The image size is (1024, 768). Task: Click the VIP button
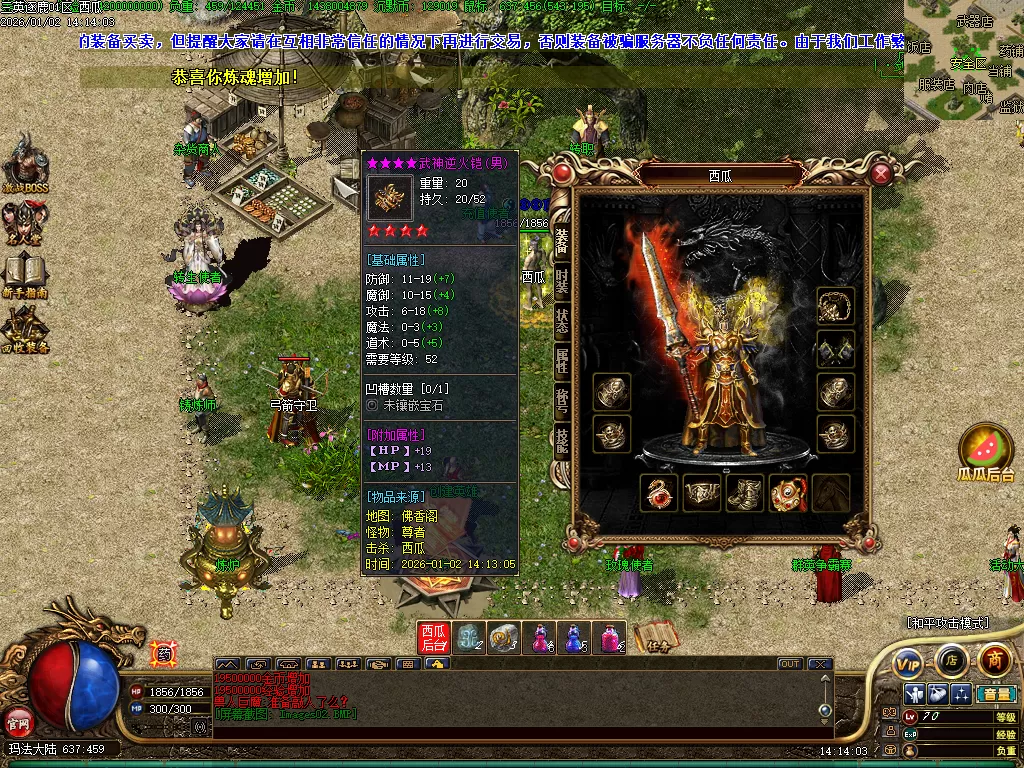pyautogui.click(x=908, y=662)
